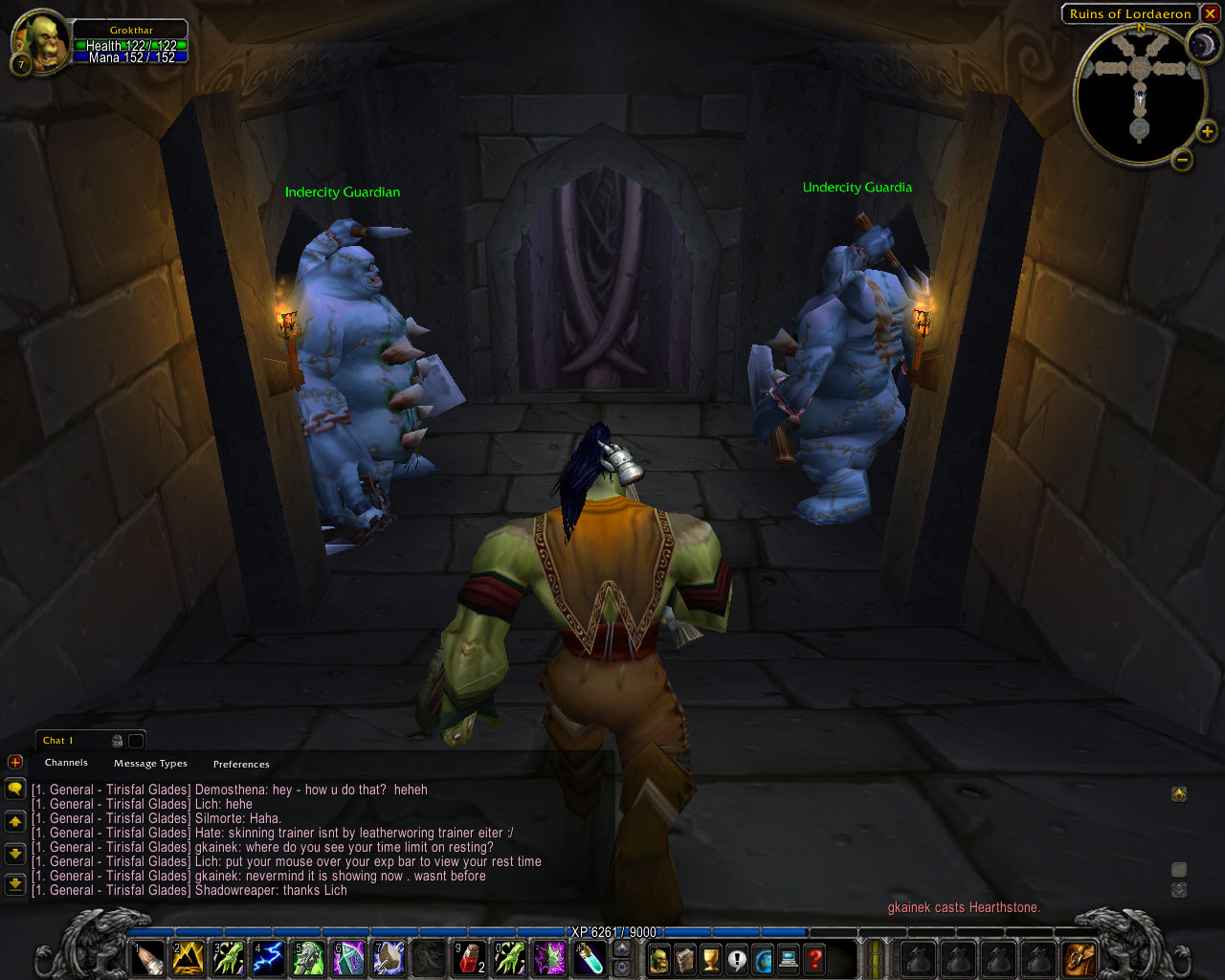The height and width of the screenshot is (980, 1225).
Task: Activate the yellow triangle ability in slot 2
Action: pos(188,958)
